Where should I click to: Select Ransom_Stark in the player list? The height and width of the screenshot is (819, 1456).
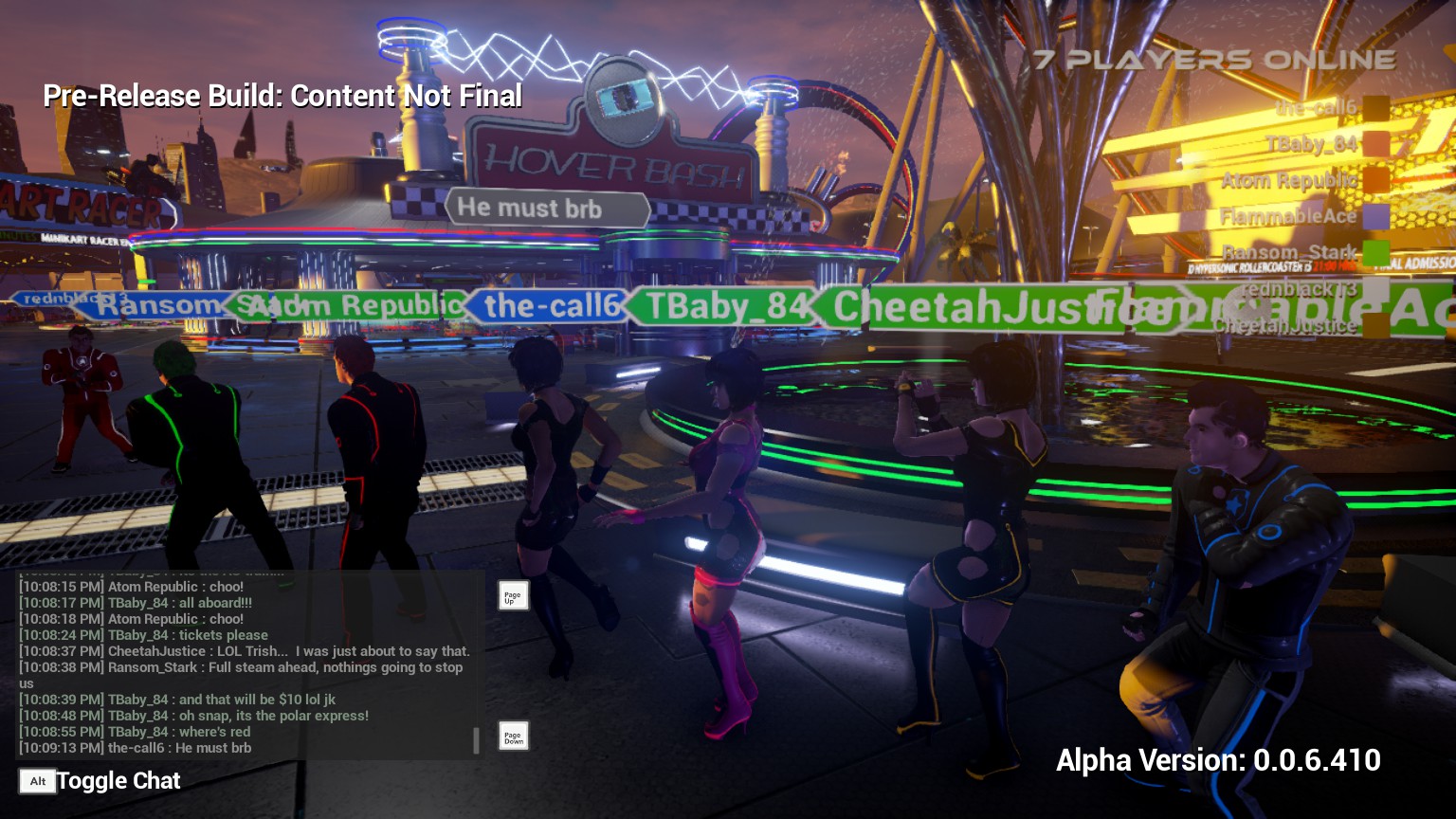pos(1289,252)
